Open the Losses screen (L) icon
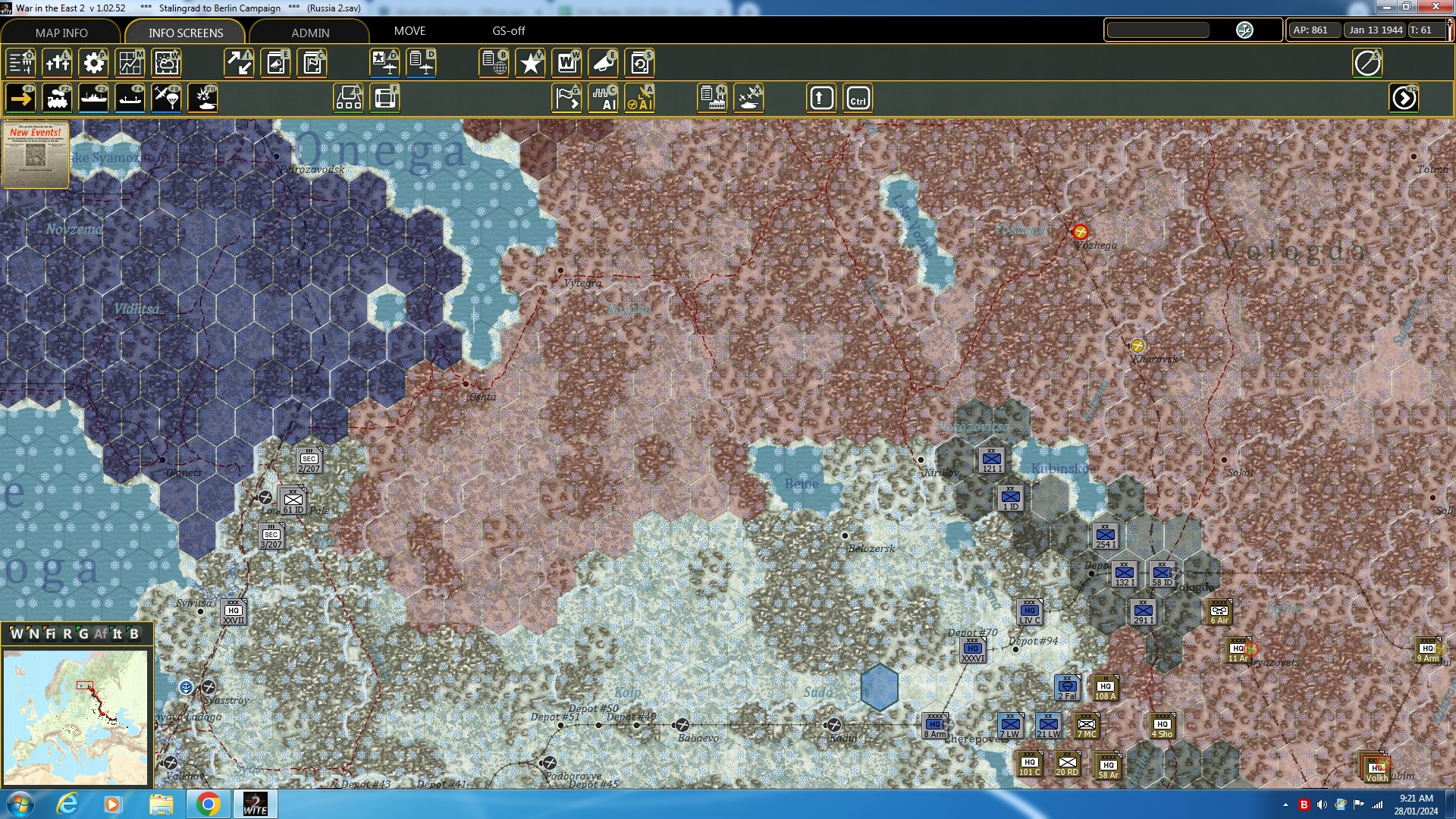The width and height of the screenshot is (1456, 819). [x=57, y=63]
